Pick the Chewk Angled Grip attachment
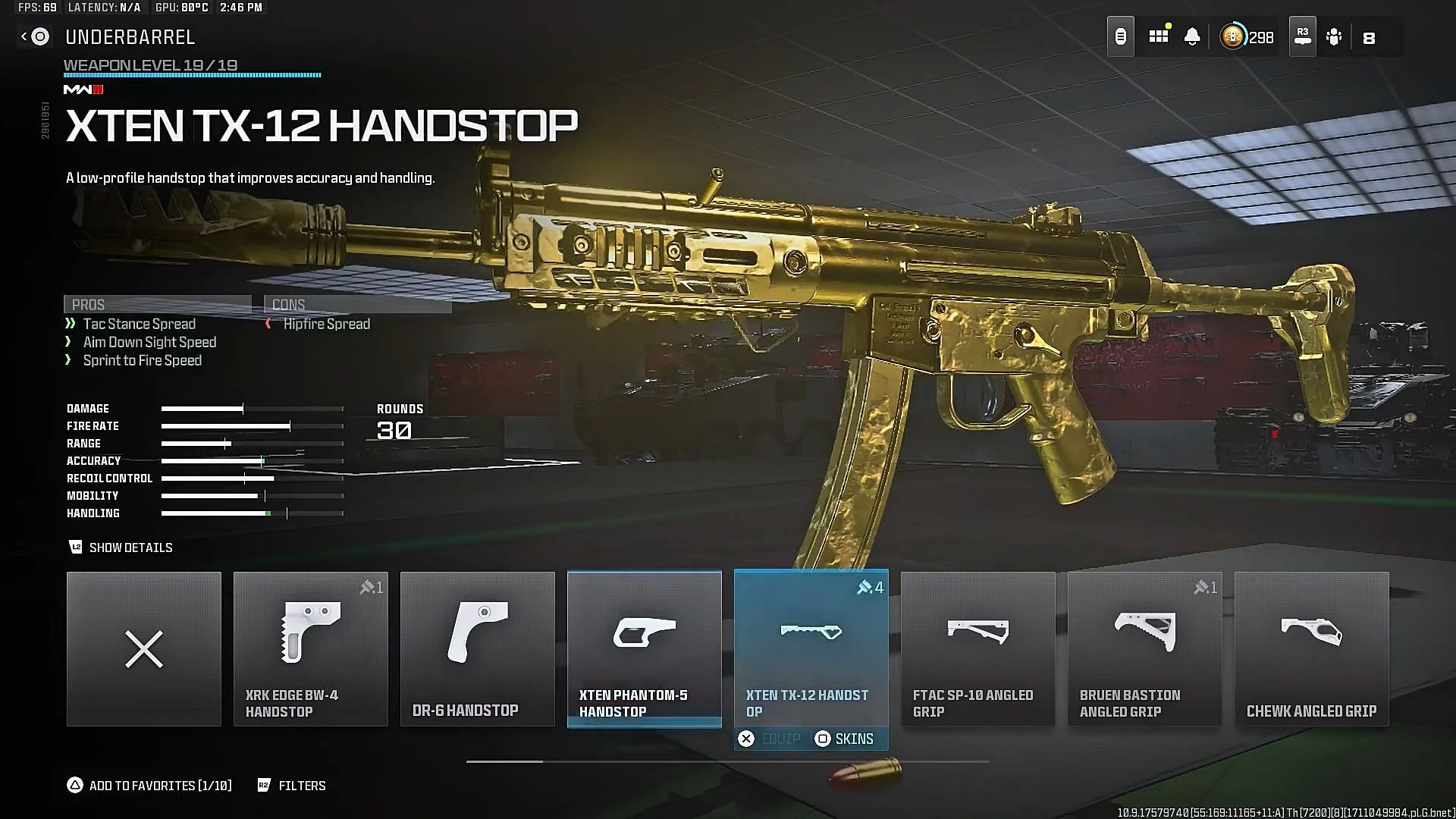 point(1312,649)
